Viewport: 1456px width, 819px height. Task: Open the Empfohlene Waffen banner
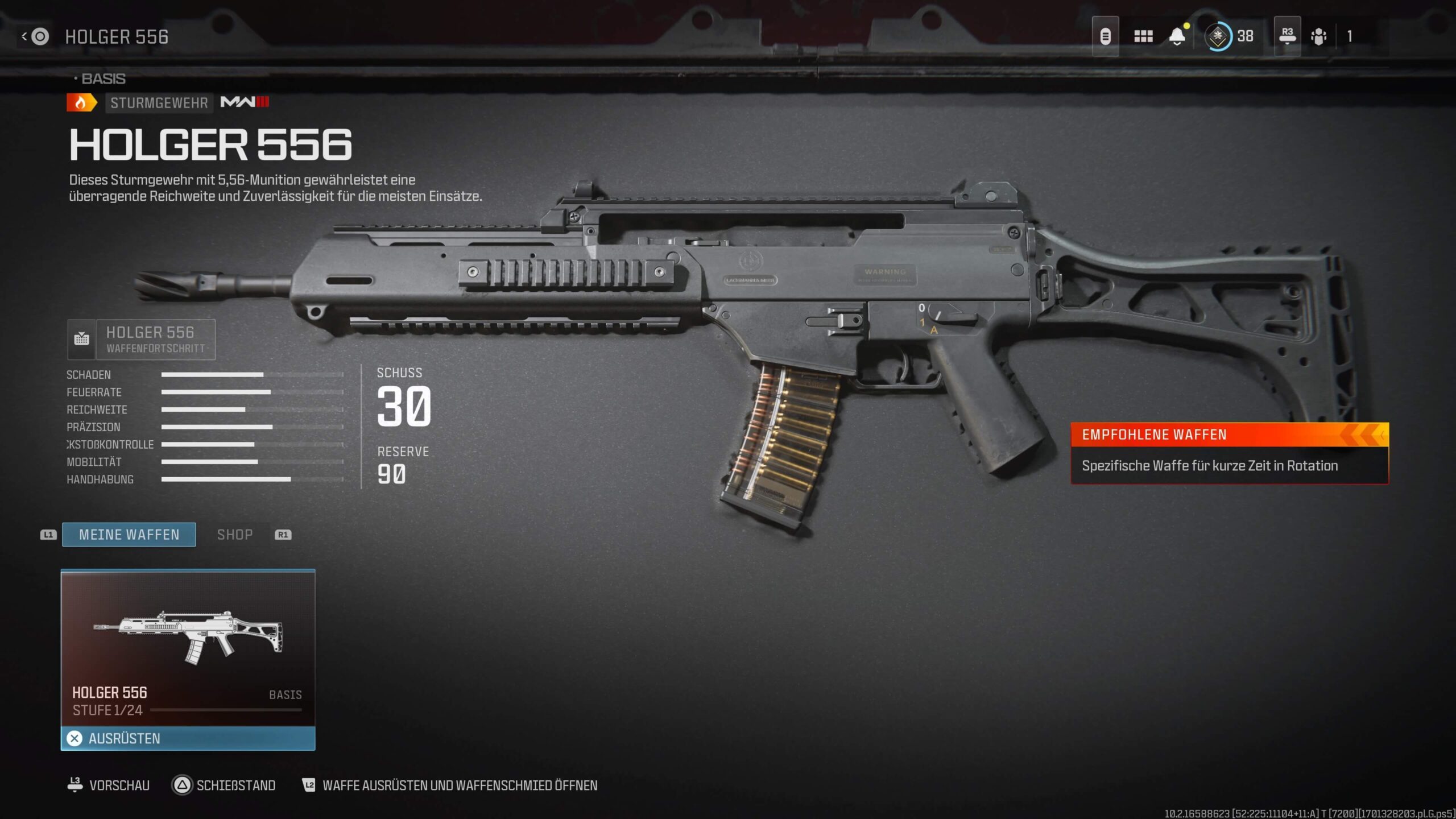tap(1229, 453)
